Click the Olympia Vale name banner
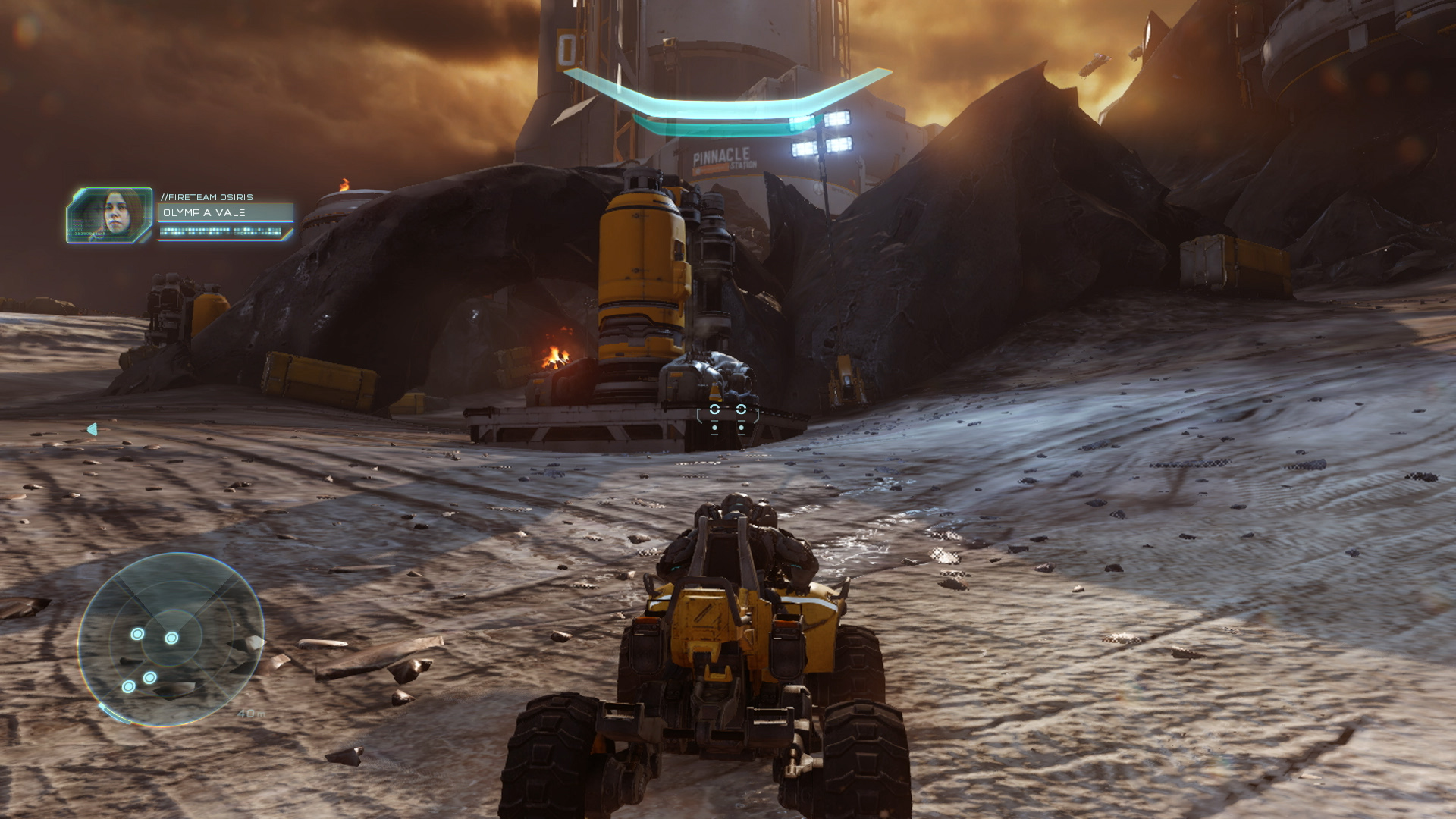1456x819 pixels. click(x=225, y=212)
